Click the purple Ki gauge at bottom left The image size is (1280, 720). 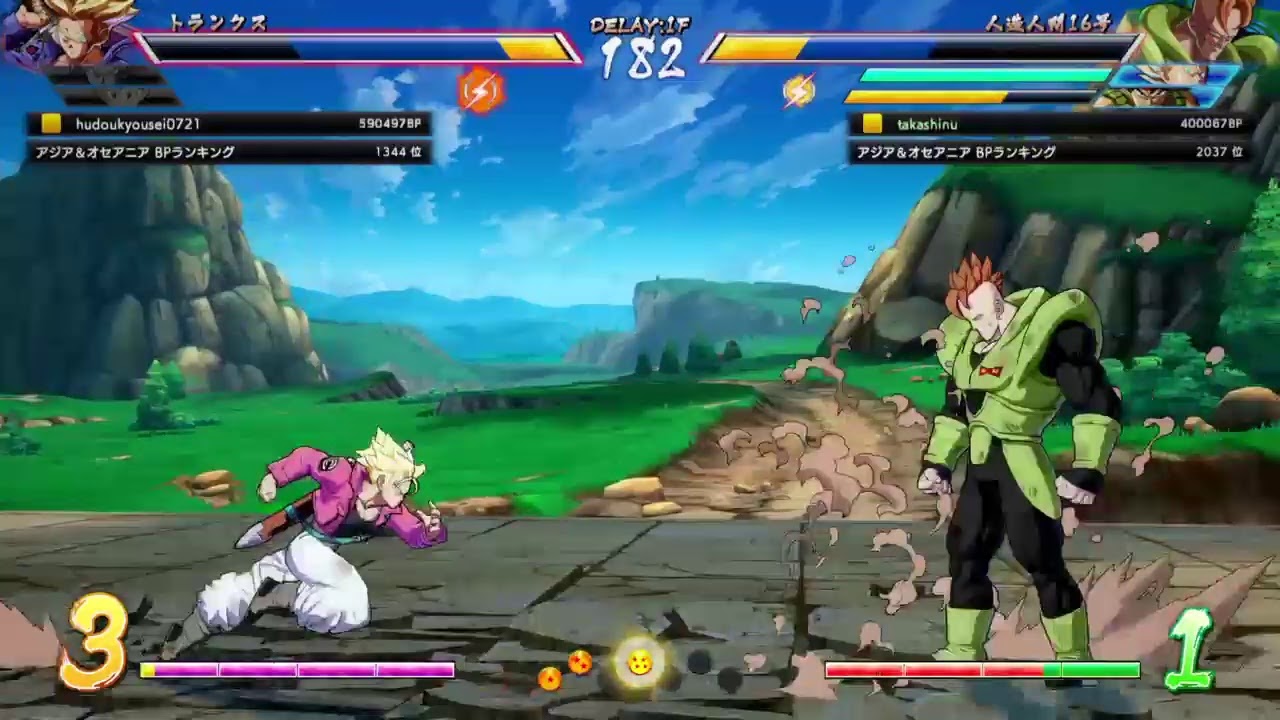coord(295,669)
